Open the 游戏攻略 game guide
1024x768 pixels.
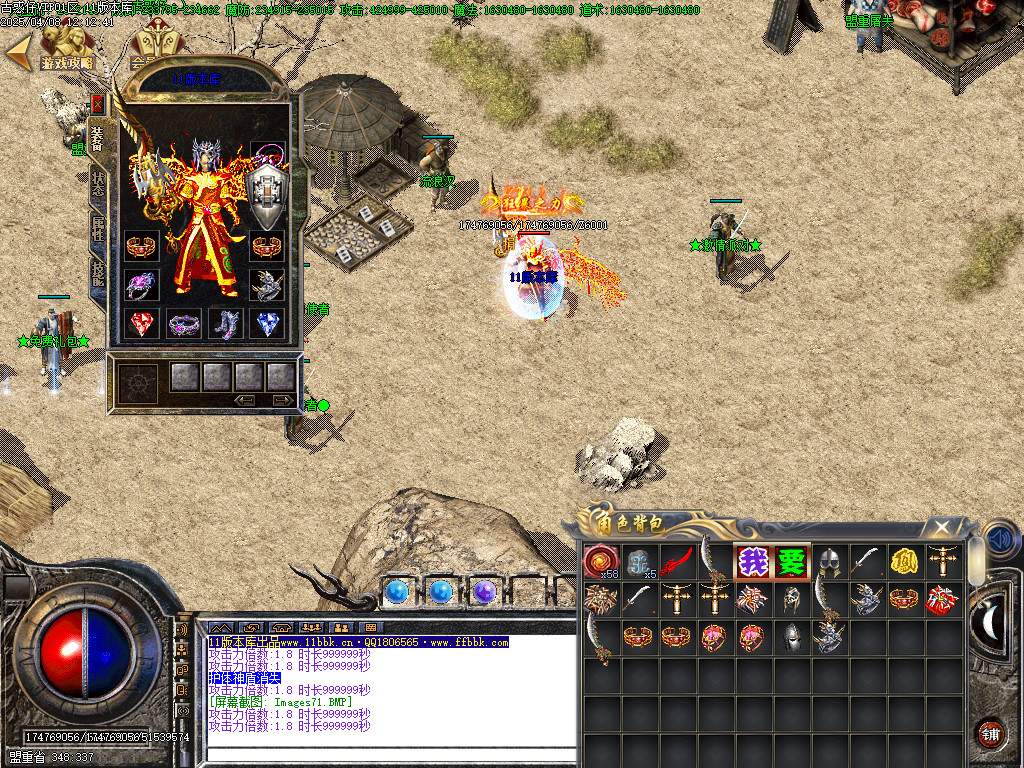66,50
